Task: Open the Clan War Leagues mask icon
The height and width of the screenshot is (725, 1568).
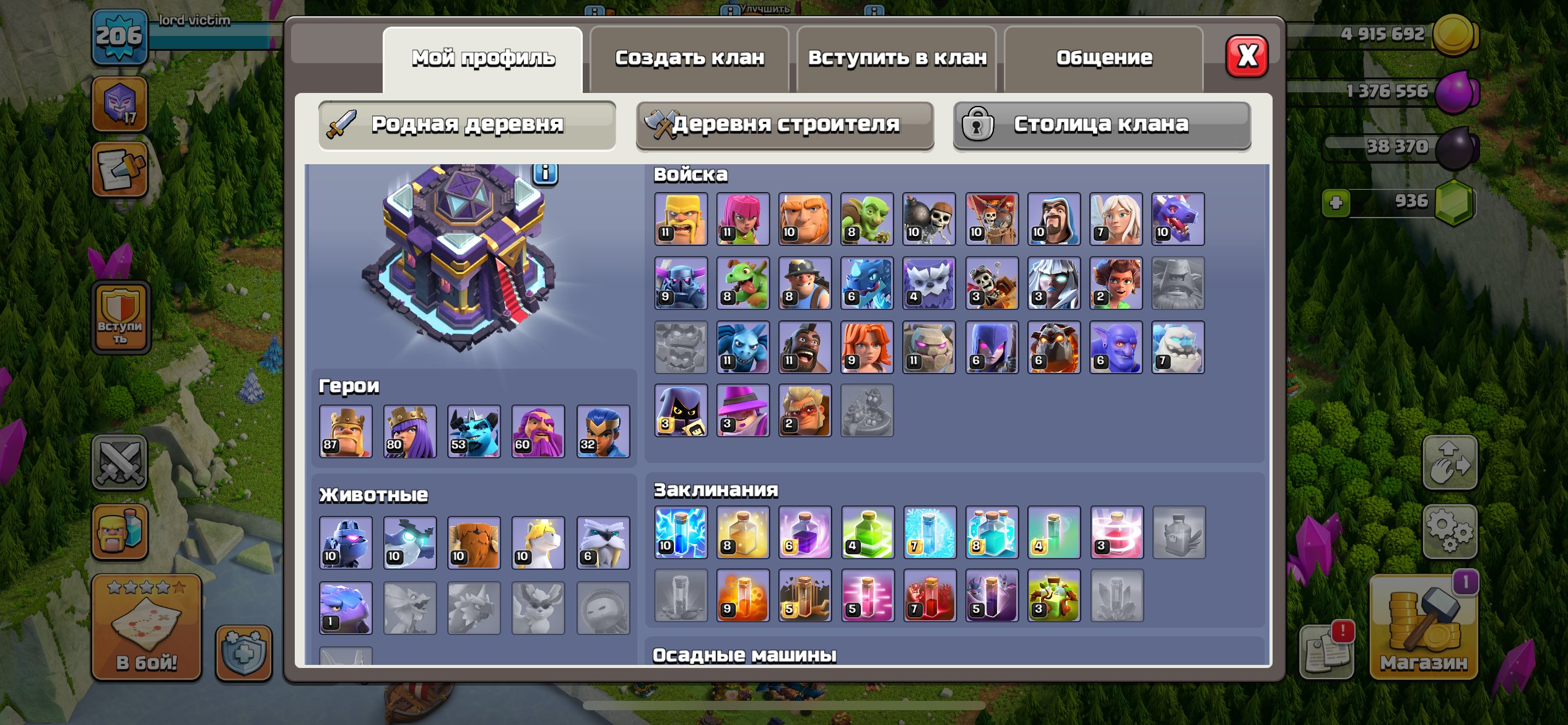Action: (x=120, y=105)
